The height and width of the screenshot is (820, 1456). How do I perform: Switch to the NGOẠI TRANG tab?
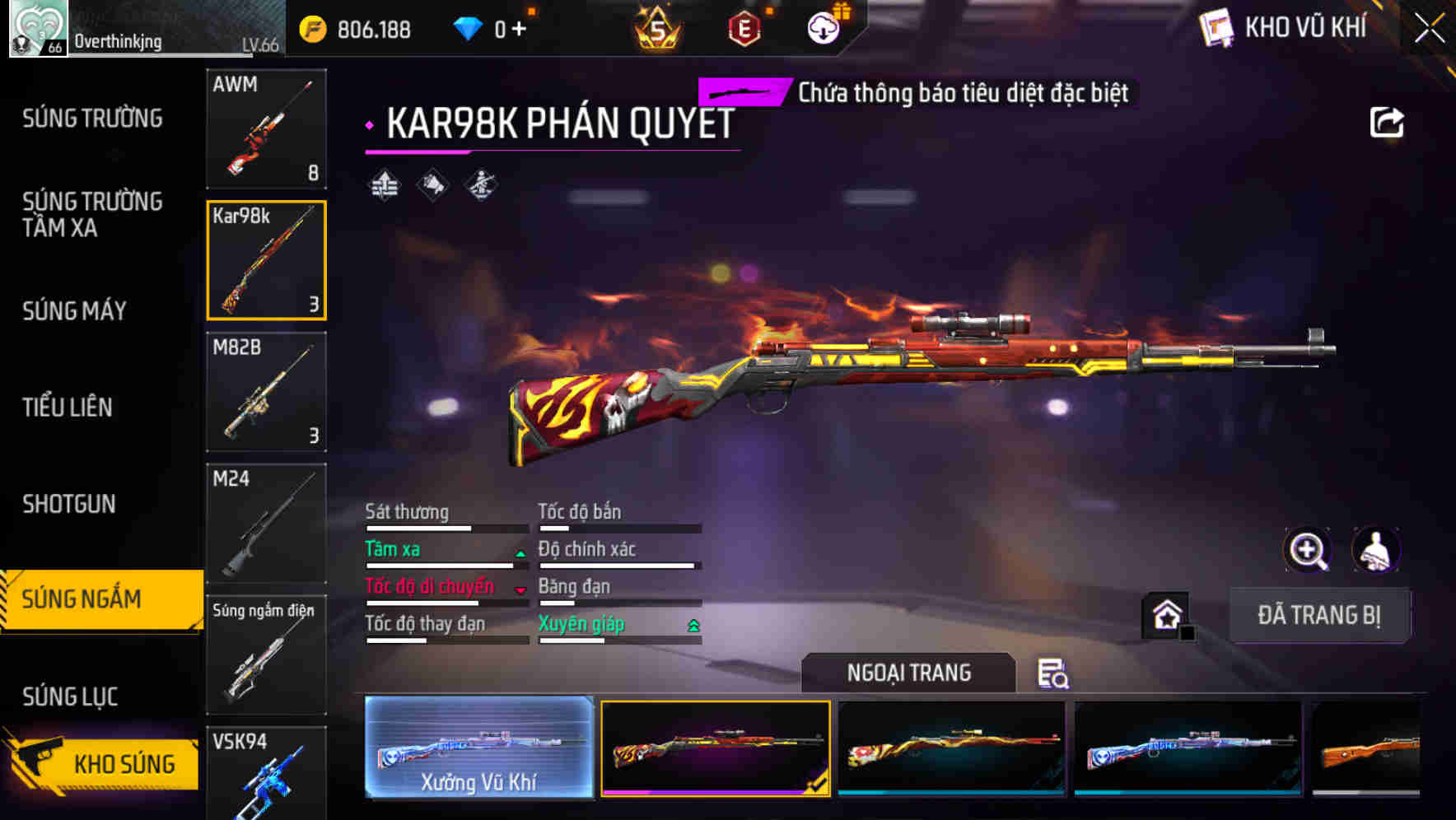[x=909, y=673]
